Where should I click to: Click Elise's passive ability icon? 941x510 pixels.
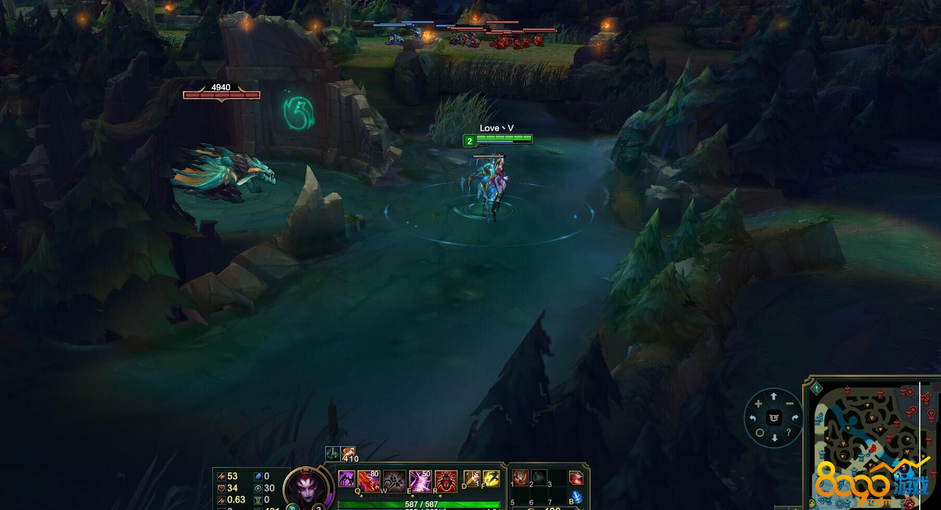(x=347, y=479)
